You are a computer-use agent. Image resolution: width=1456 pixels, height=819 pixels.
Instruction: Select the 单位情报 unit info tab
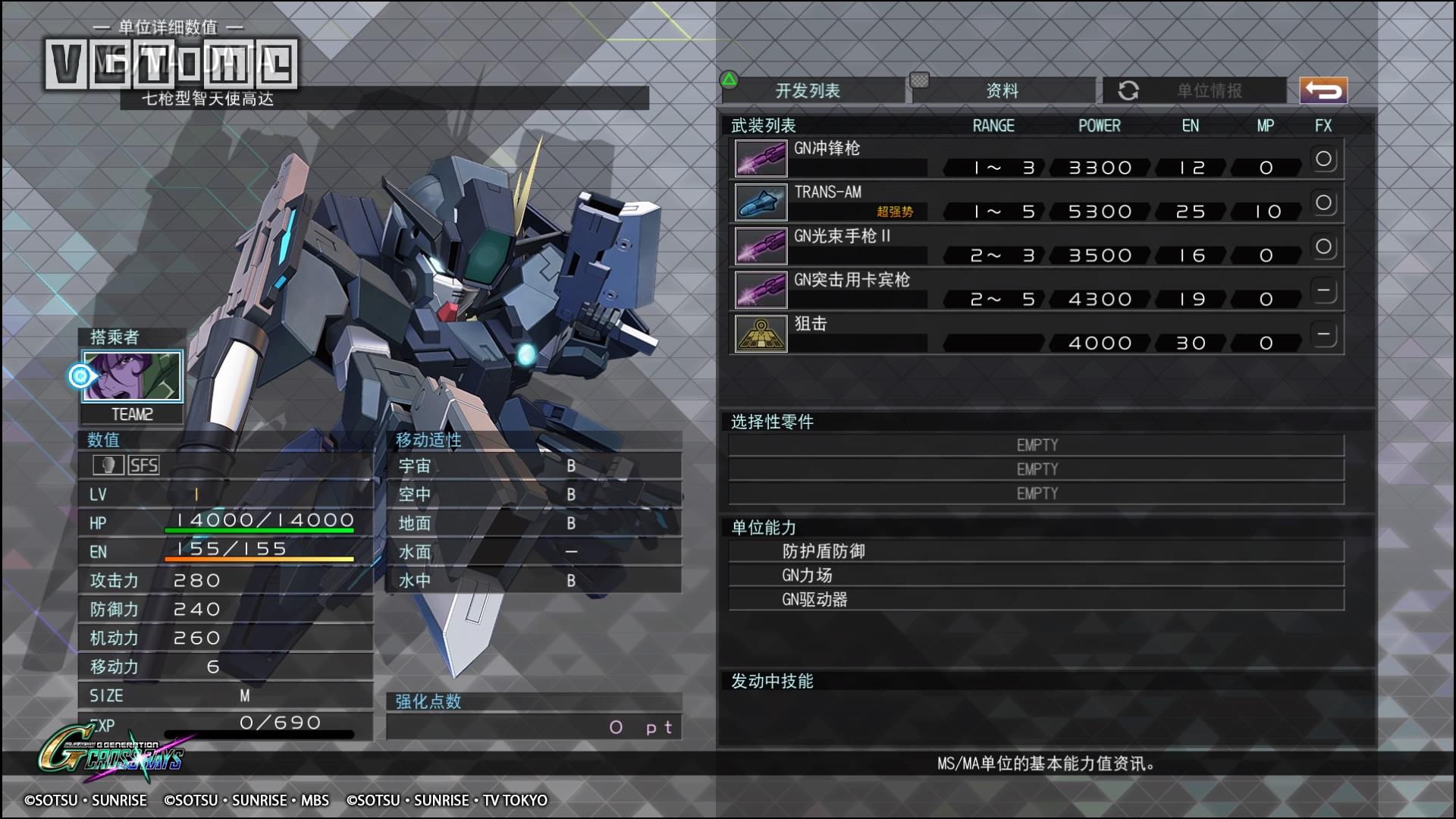coord(1209,91)
